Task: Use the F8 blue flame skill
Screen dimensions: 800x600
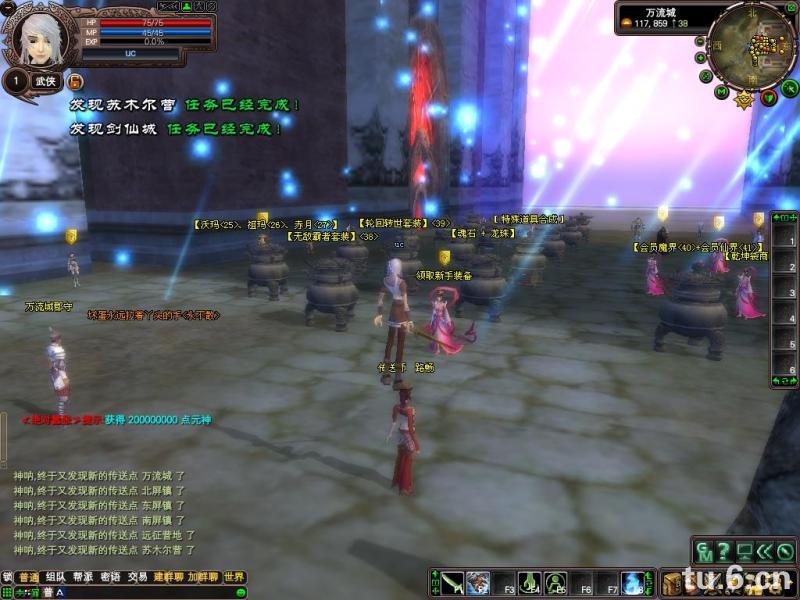Action: click(x=633, y=582)
